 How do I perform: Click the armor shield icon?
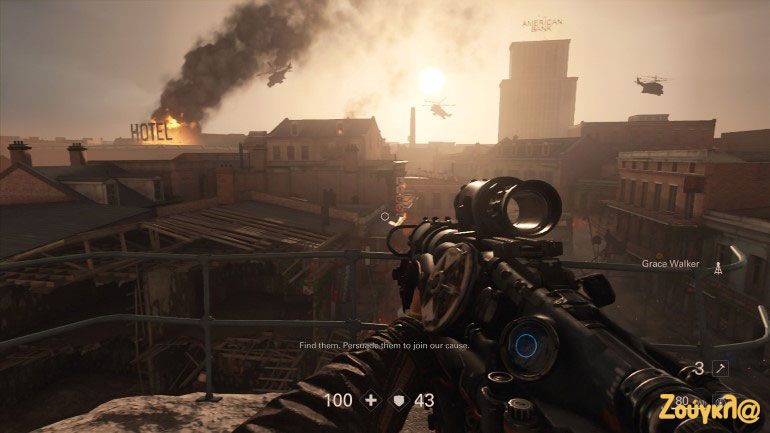pyautogui.click(x=399, y=400)
